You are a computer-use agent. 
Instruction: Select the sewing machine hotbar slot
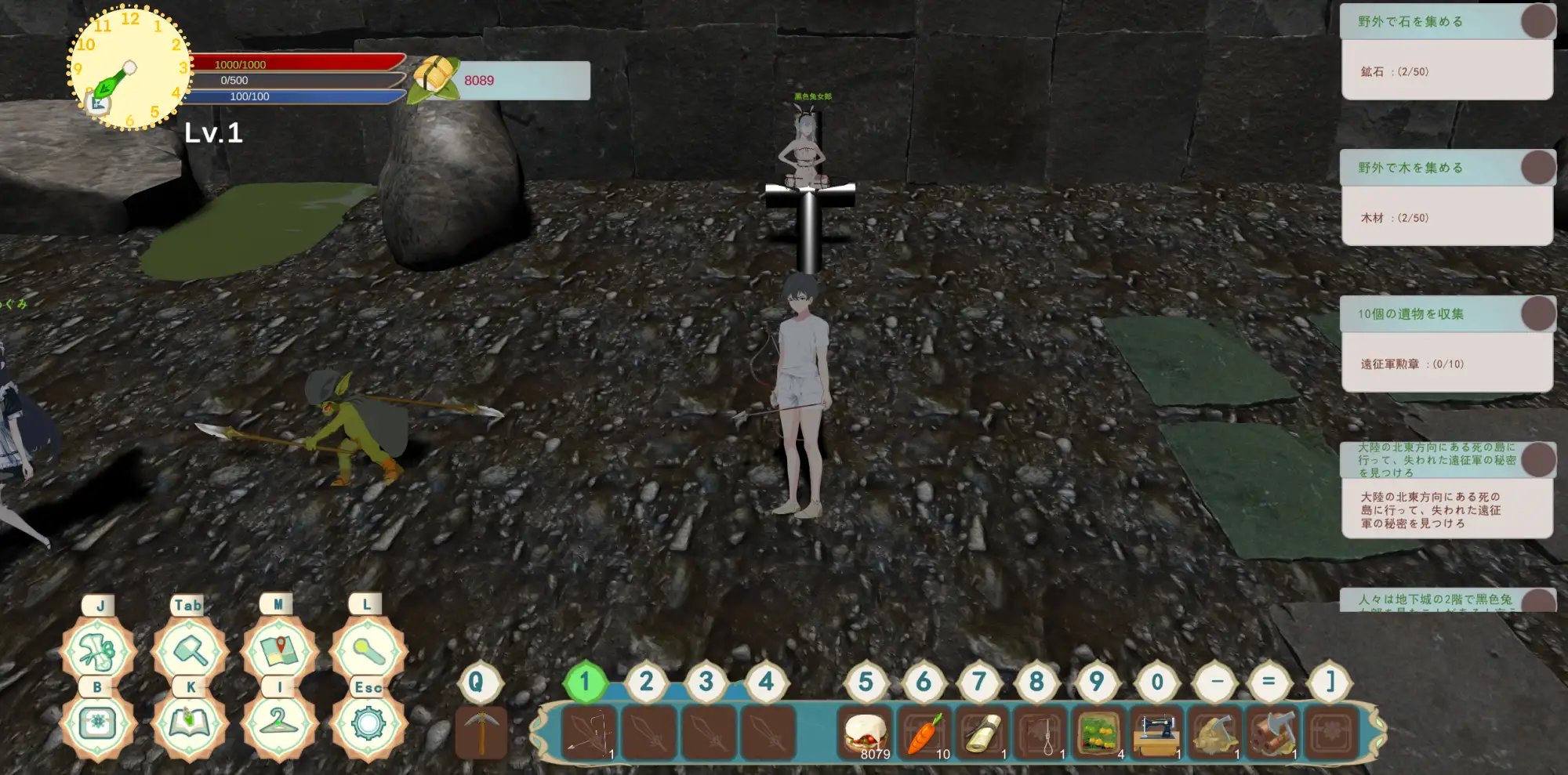pyautogui.click(x=1157, y=733)
